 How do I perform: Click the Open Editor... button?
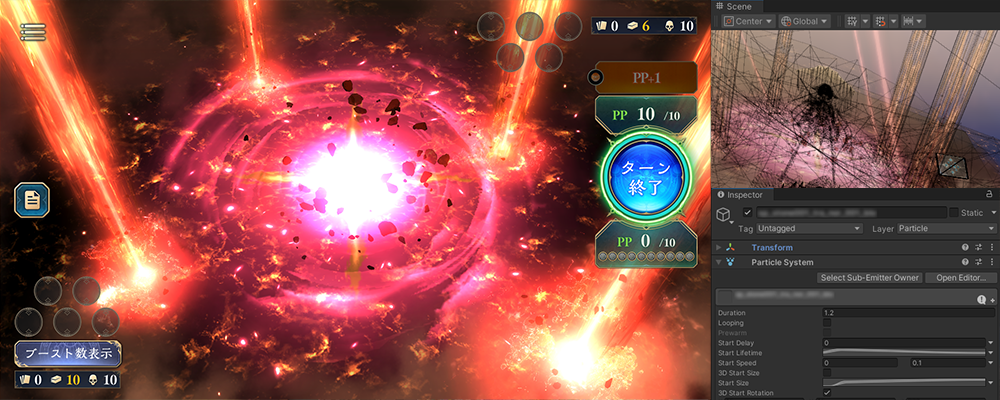point(955,278)
